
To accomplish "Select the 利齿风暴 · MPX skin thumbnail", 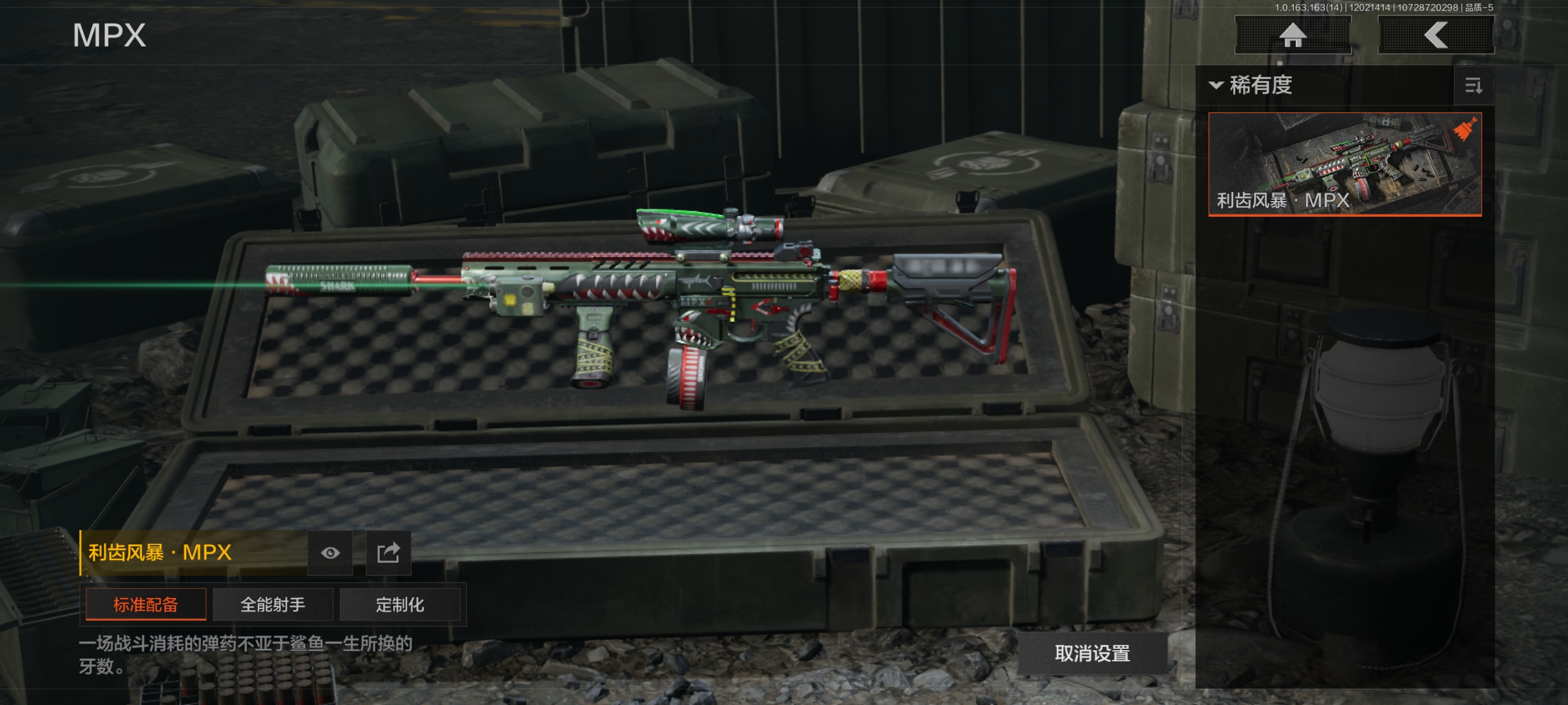I will 1344,164.
